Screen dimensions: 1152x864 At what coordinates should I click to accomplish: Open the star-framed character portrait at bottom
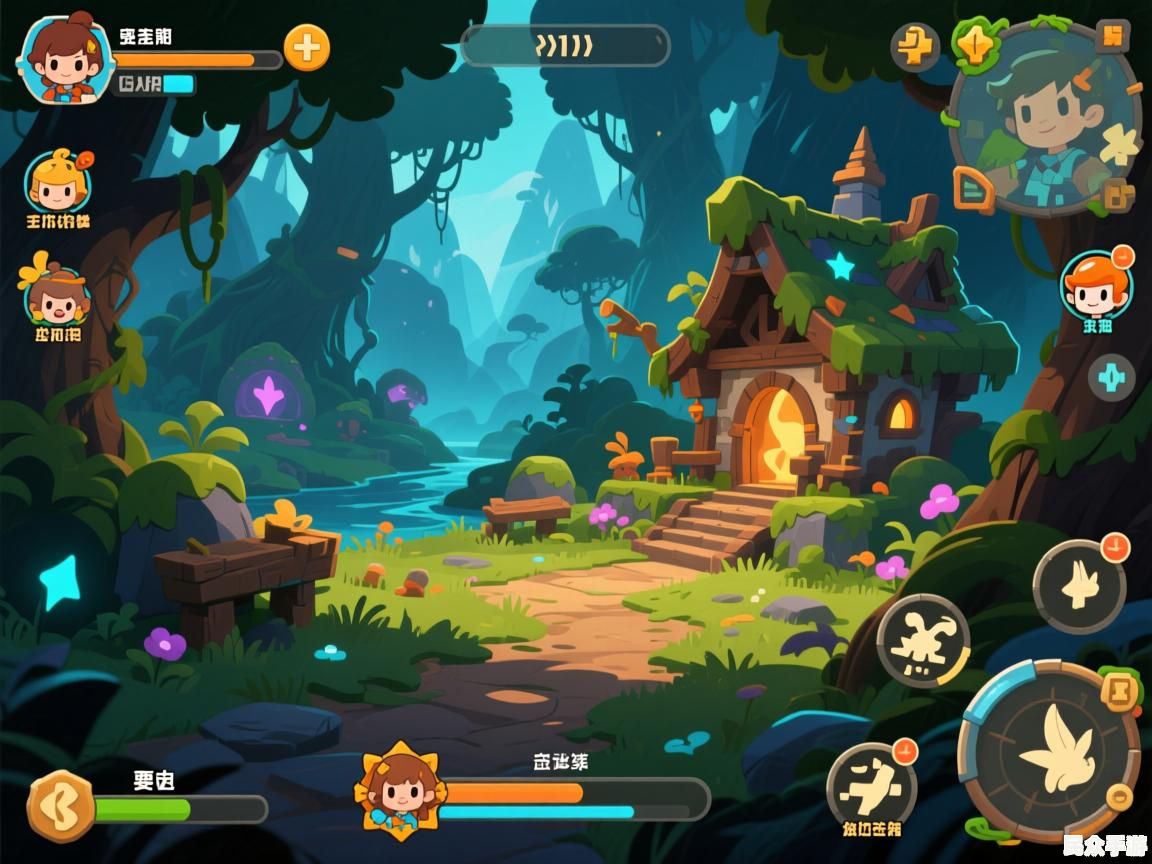(400, 790)
